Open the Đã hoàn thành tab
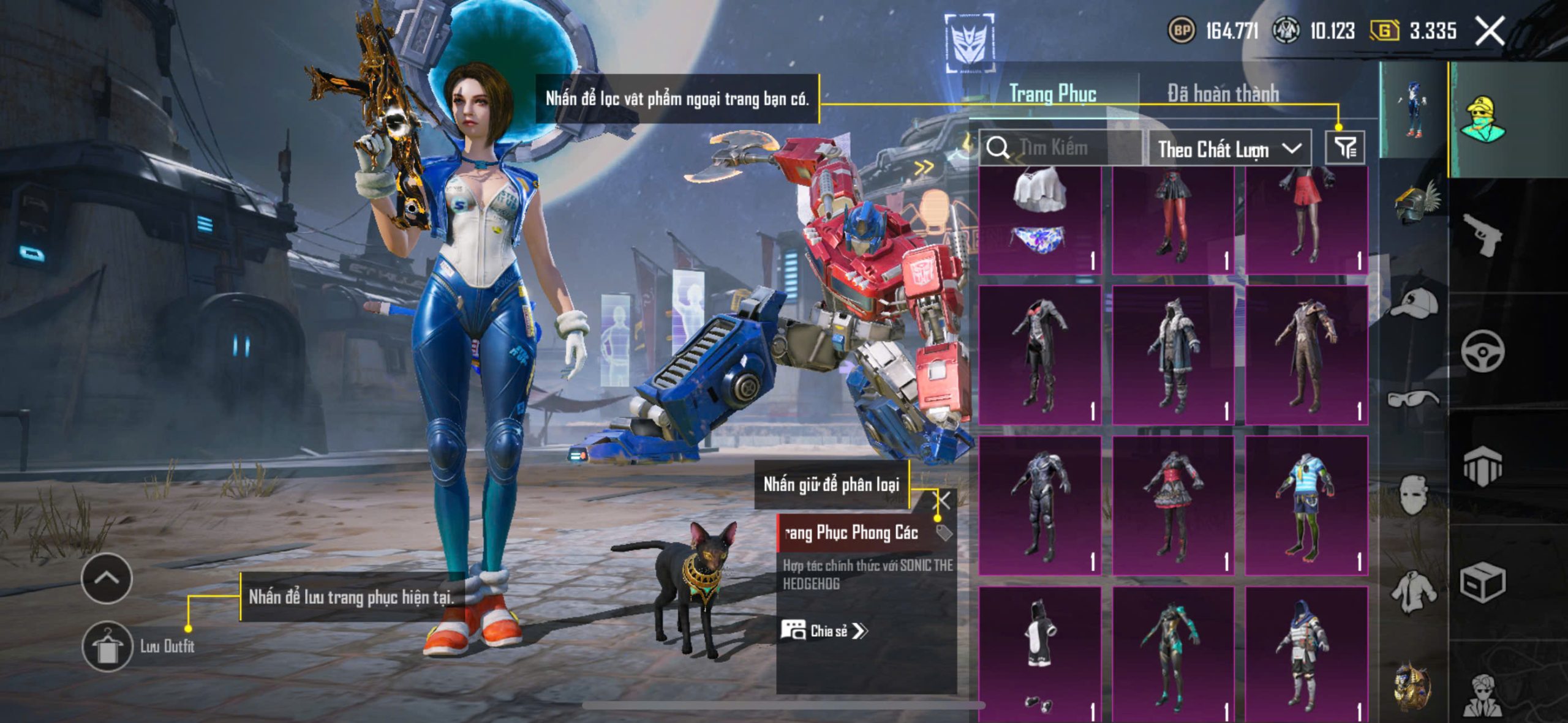This screenshot has width=1568, height=723. [x=1223, y=94]
